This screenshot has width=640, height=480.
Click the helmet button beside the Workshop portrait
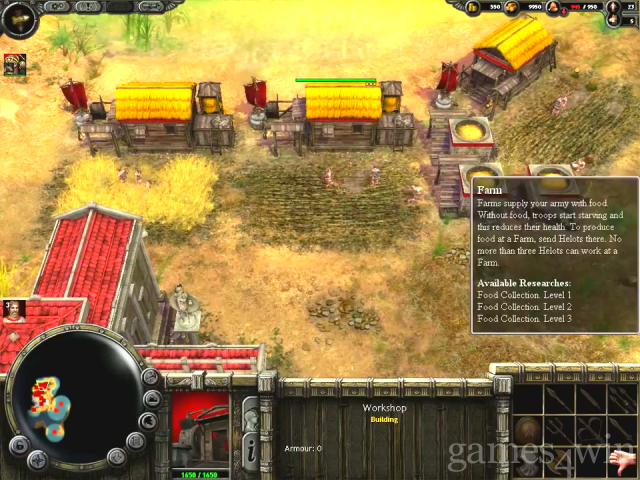click(x=250, y=412)
